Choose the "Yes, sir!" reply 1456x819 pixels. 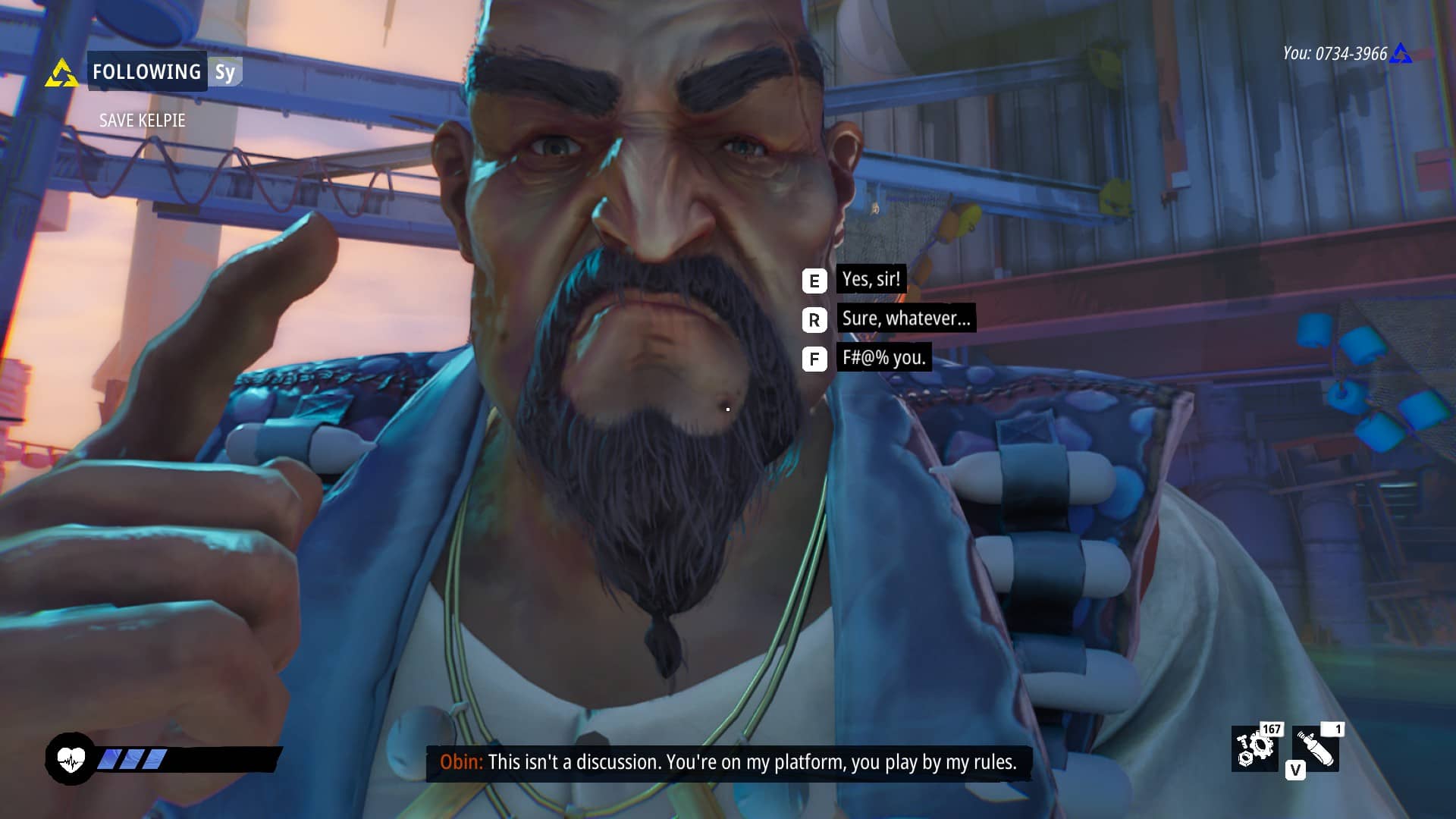871,280
